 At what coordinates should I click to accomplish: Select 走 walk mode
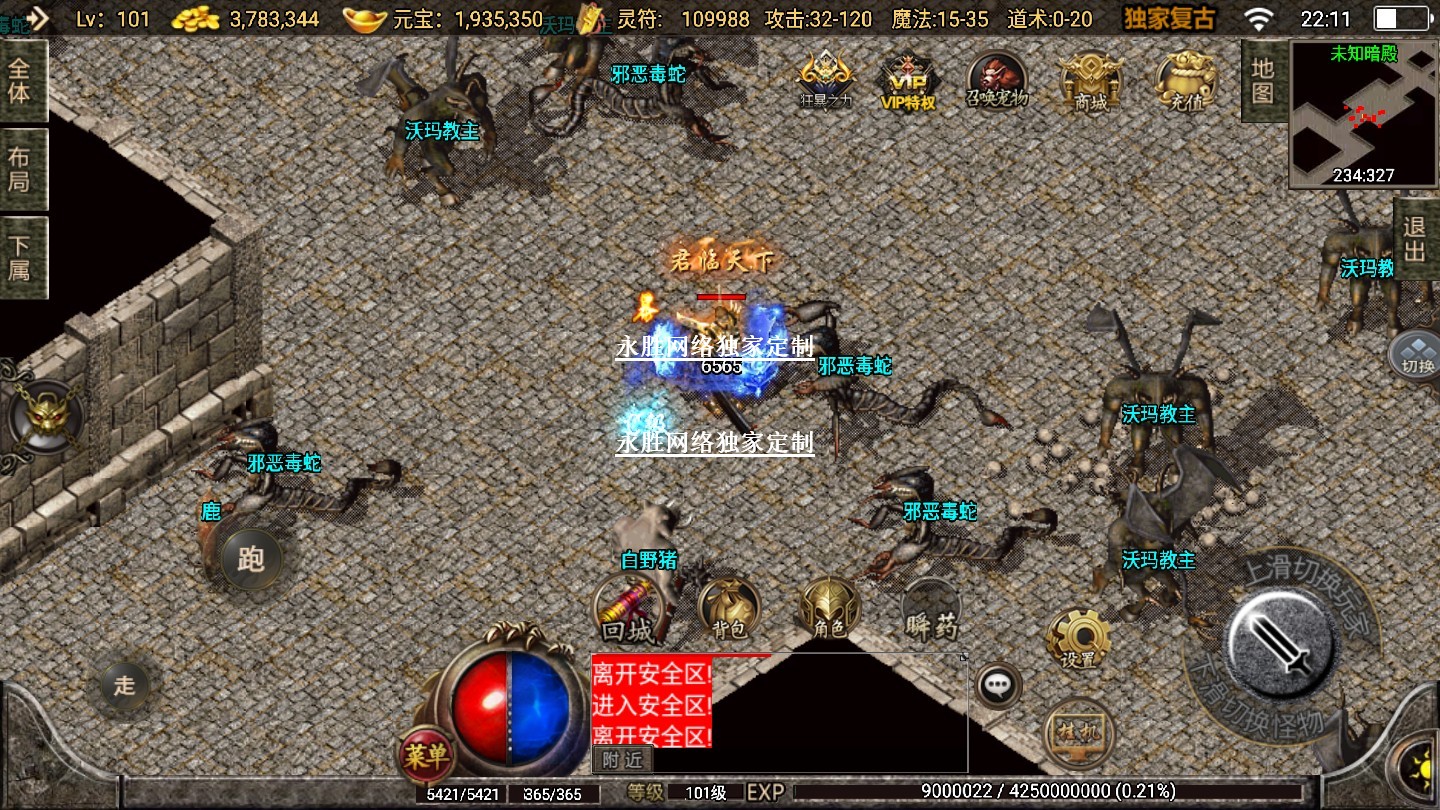pyautogui.click(x=124, y=686)
